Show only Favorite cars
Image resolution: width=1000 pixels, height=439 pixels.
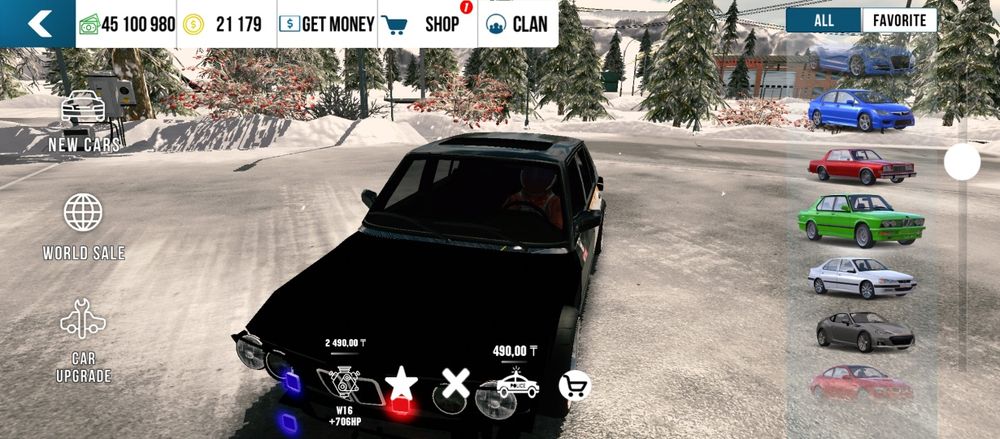pos(899,20)
